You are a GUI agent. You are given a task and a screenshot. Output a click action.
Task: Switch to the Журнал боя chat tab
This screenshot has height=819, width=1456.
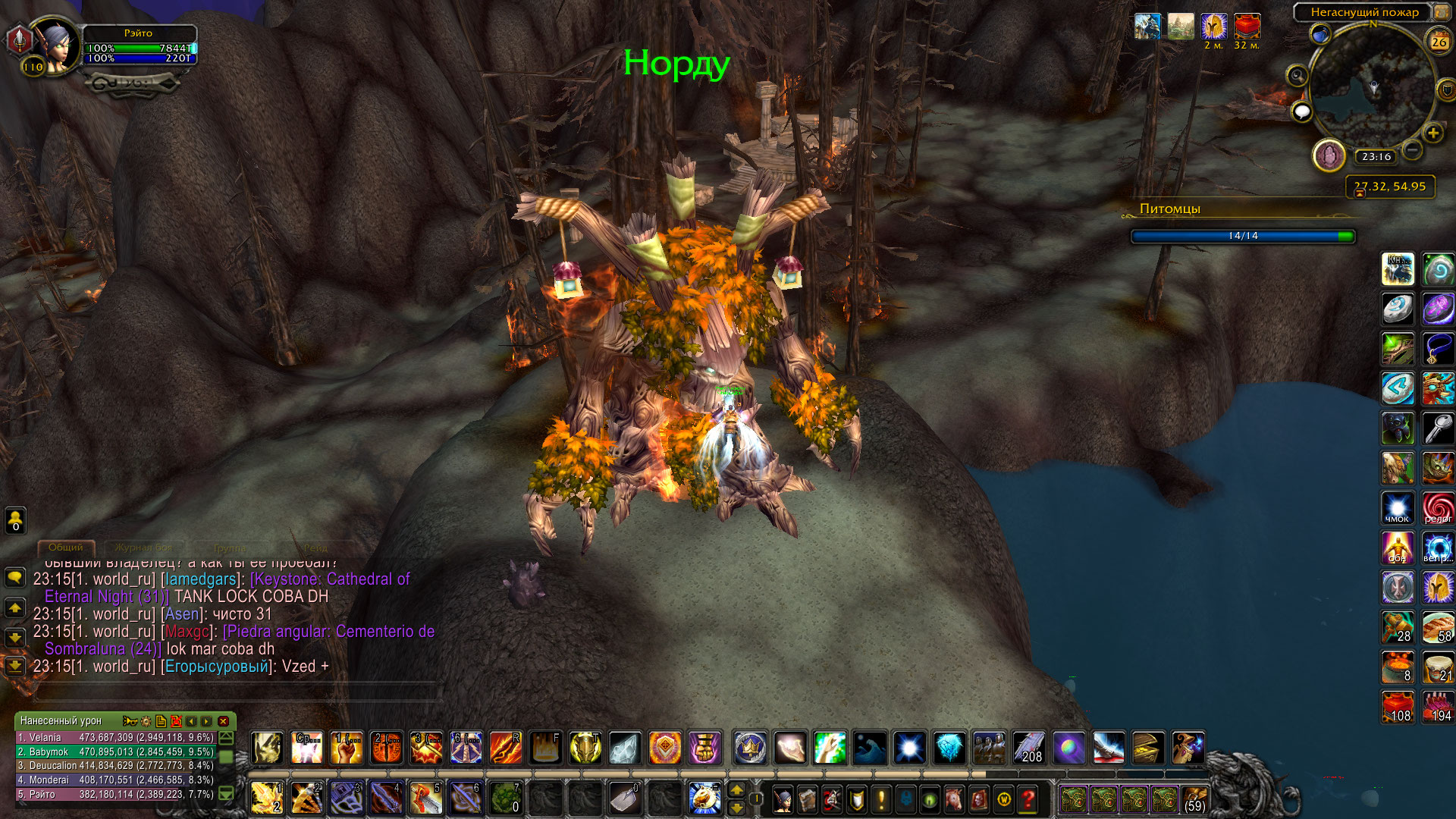143,548
